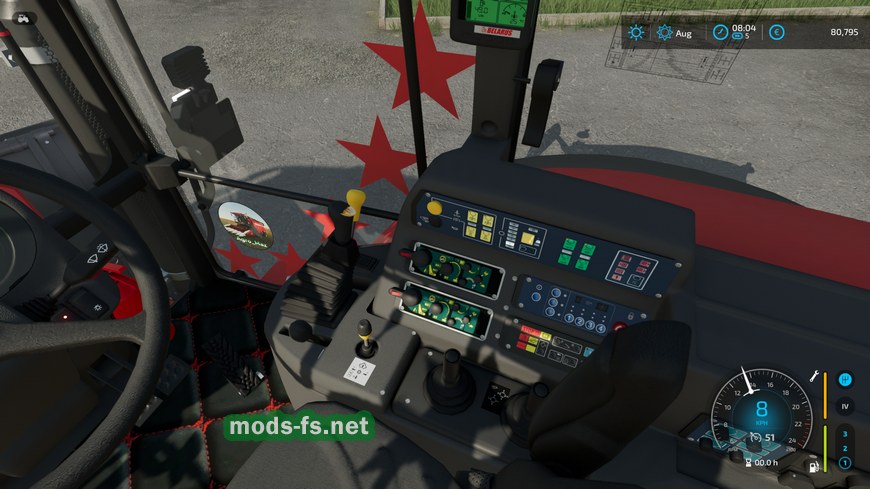
Task: Select gear 1 in the gear list
Action: [844, 463]
